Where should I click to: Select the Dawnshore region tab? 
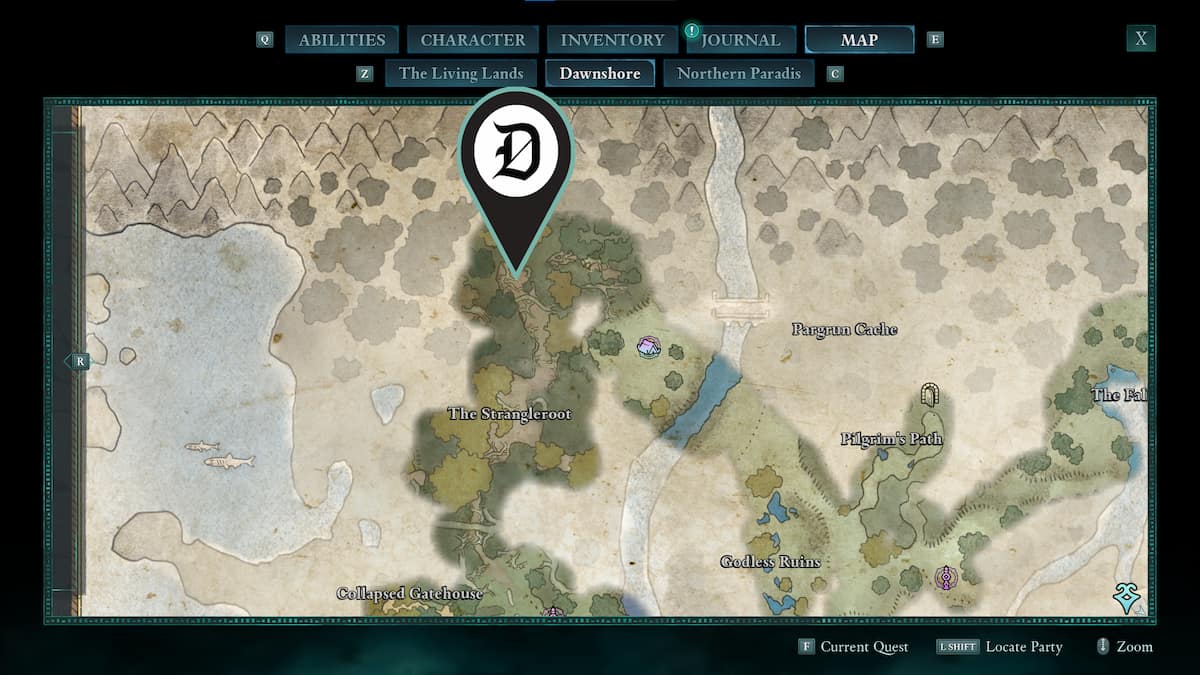point(600,73)
